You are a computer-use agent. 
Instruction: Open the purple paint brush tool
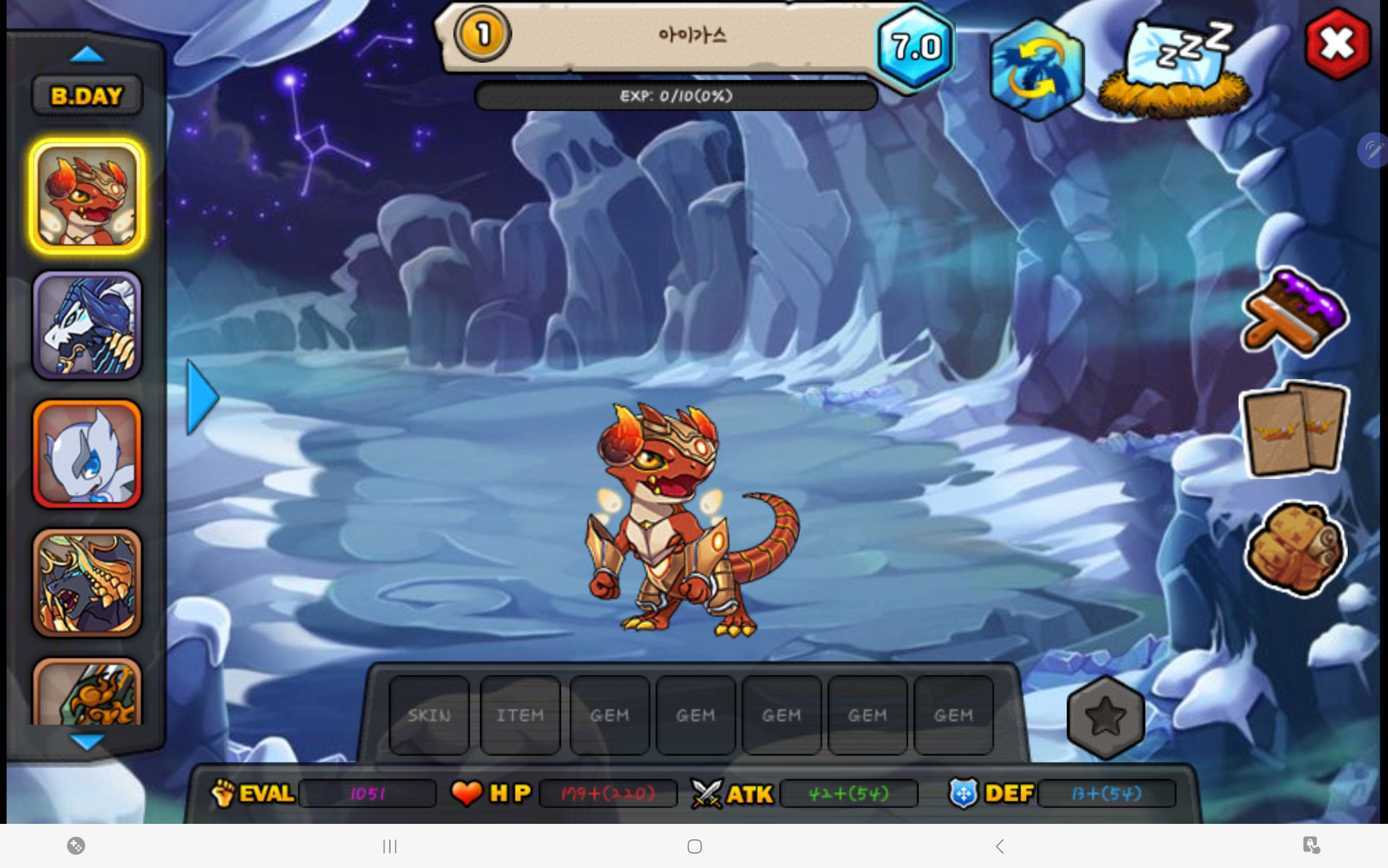tap(1294, 314)
